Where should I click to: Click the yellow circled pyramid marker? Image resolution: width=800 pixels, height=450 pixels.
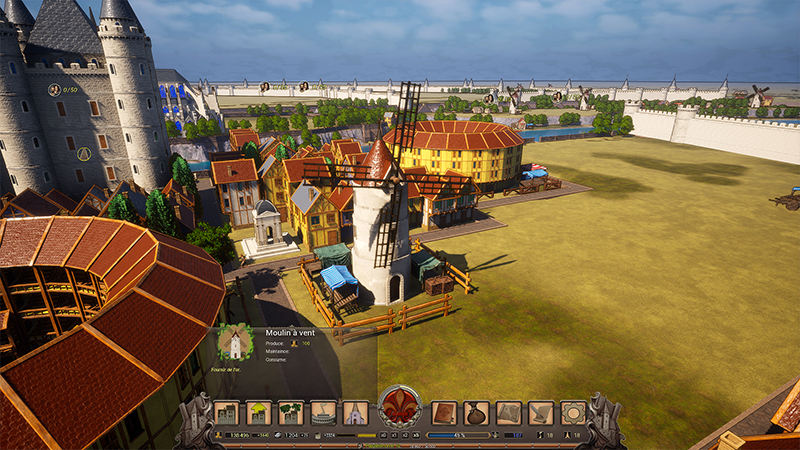point(84,154)
